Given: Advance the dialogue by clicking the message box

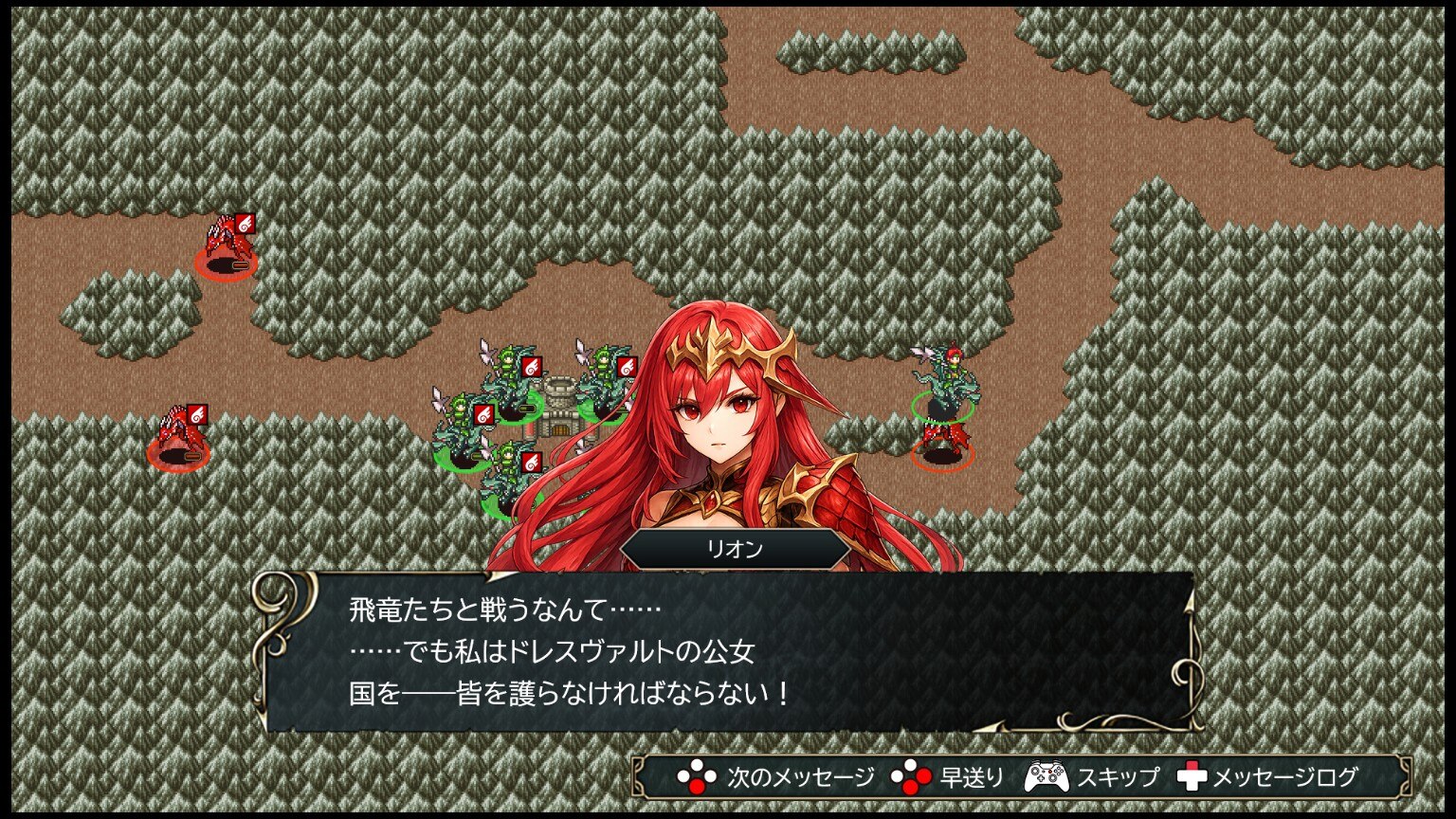Looking at the screenshot, I should click(726, 652).
